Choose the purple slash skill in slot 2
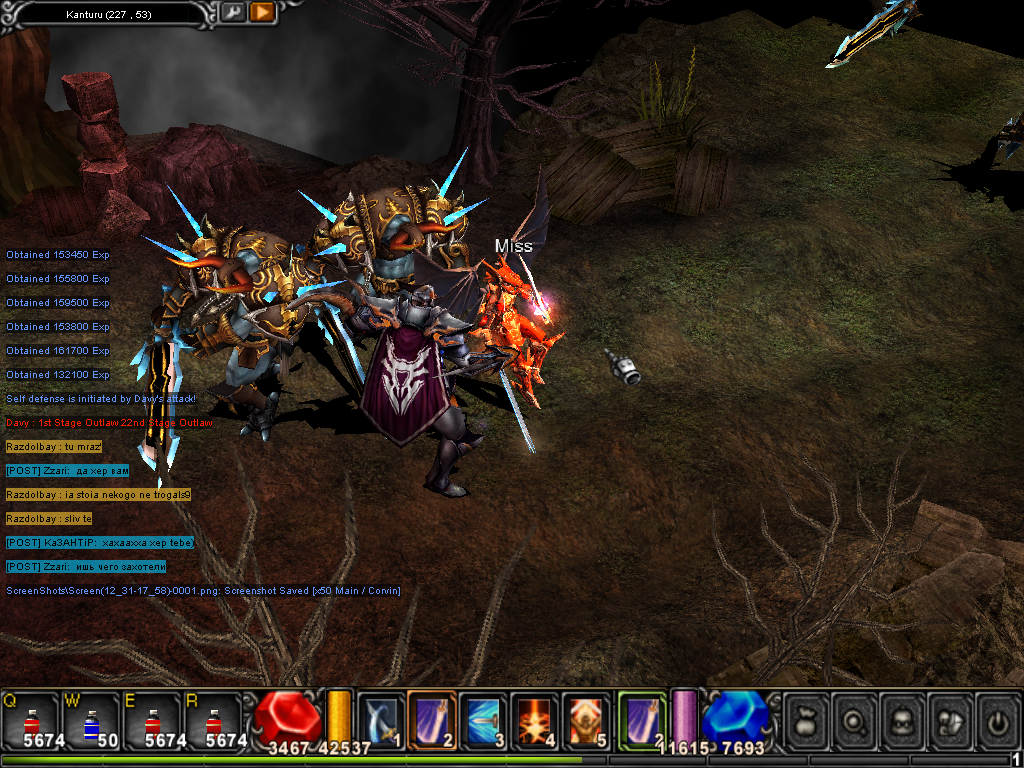1024x768 pixels. tap(432, 719)
